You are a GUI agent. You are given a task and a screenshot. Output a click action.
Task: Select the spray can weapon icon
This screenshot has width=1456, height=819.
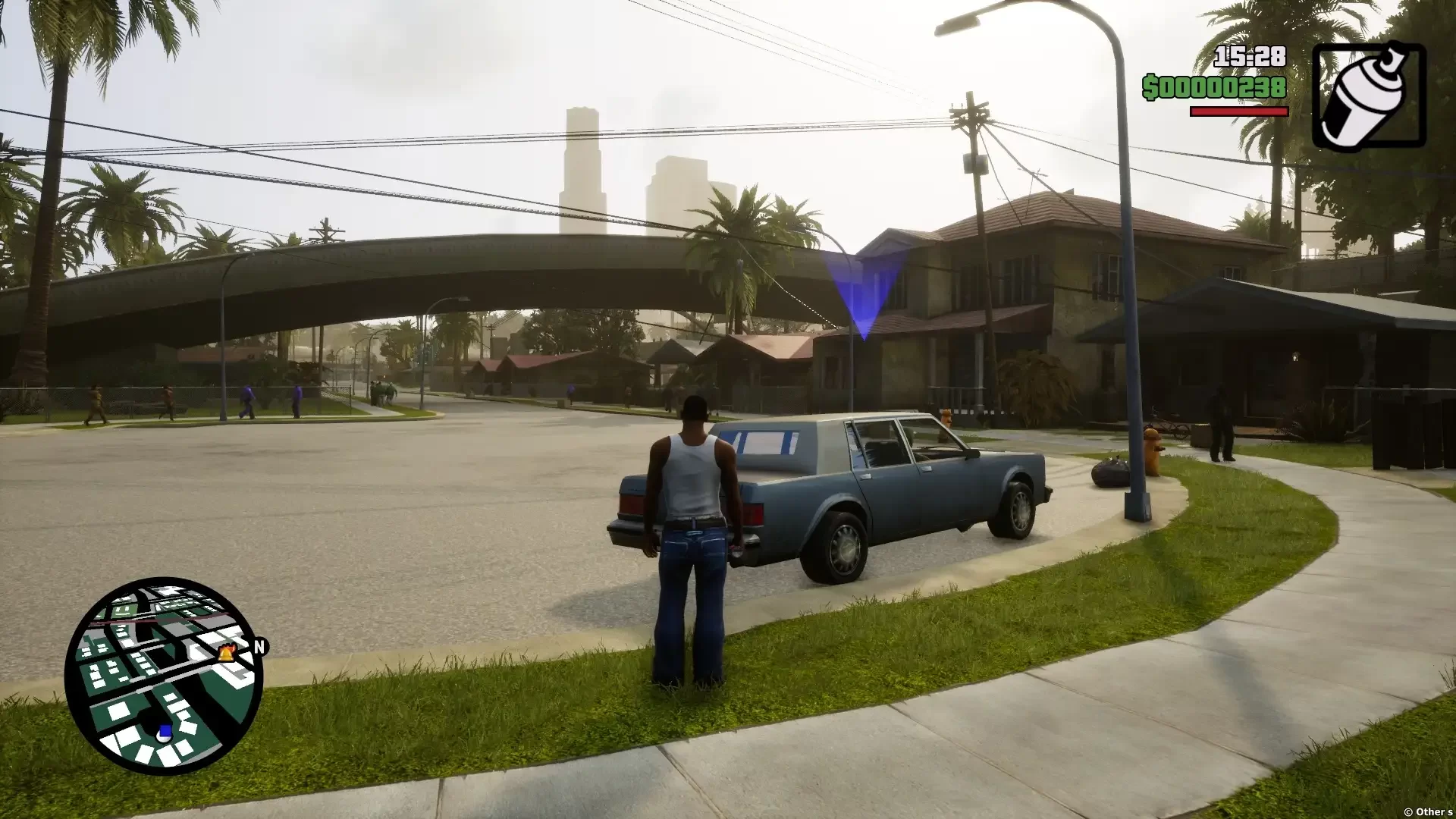(1369, 96)
